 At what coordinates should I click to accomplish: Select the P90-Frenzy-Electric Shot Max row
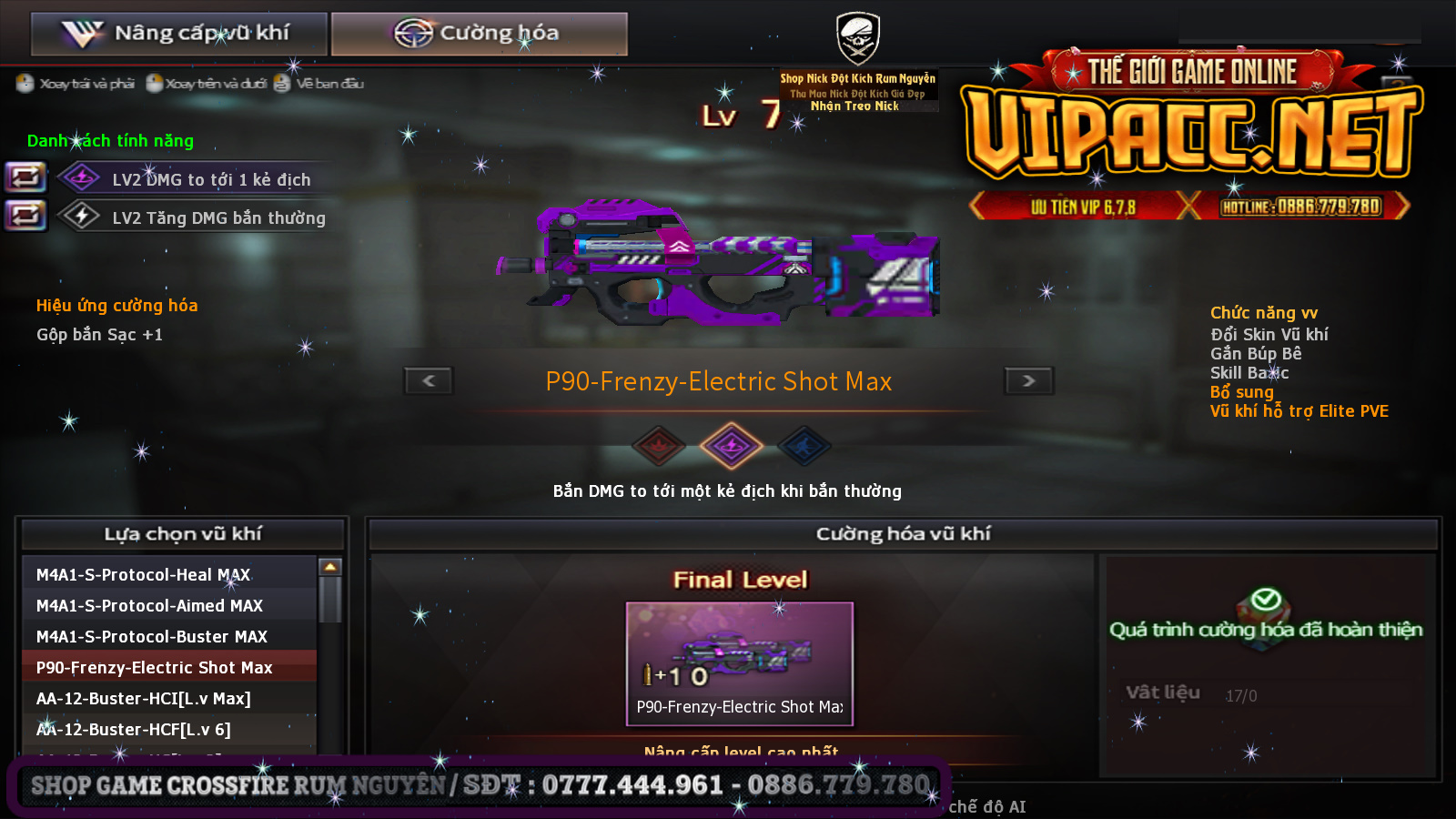click(x=169, y=667)
